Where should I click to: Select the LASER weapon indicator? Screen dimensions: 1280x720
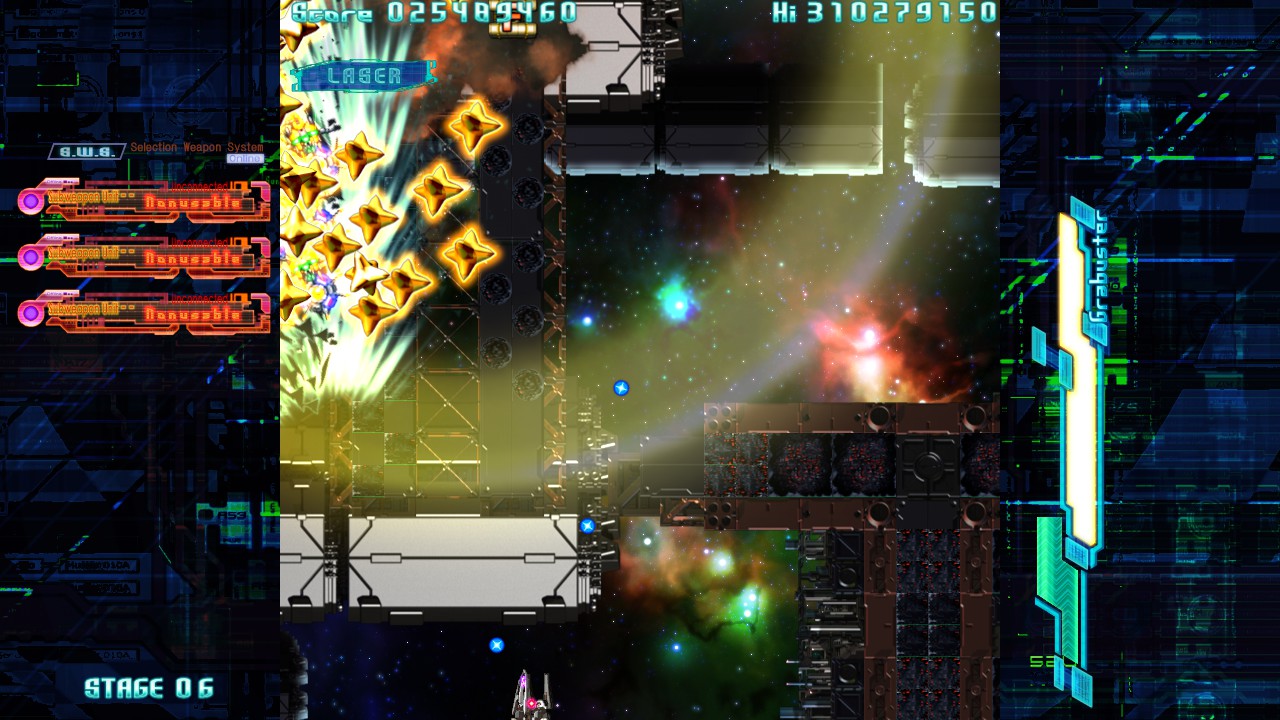pos(364,76)
